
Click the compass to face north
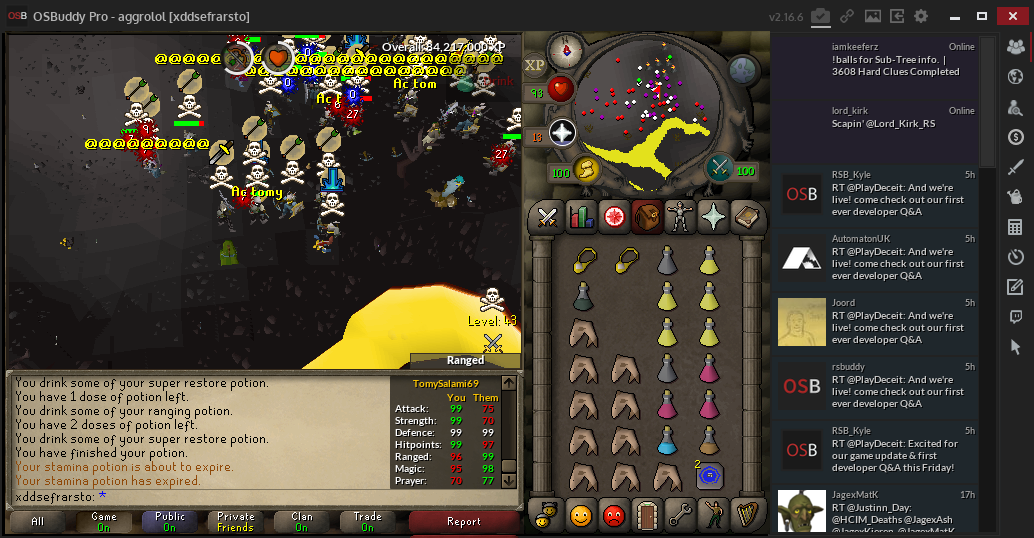click(570, 47)
